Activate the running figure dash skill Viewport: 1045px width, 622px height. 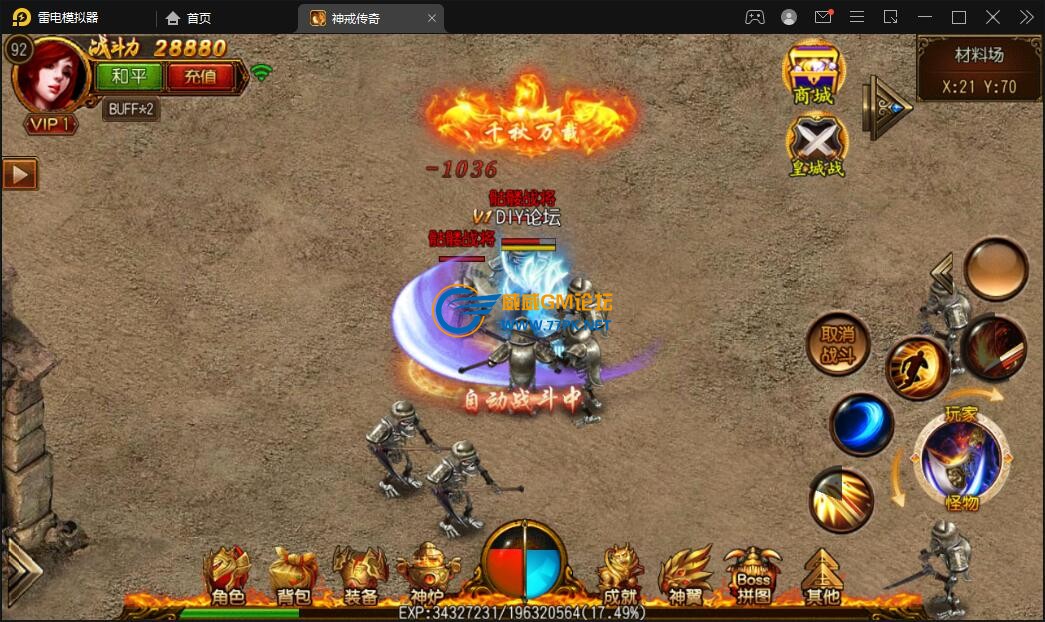pos(917,368)
